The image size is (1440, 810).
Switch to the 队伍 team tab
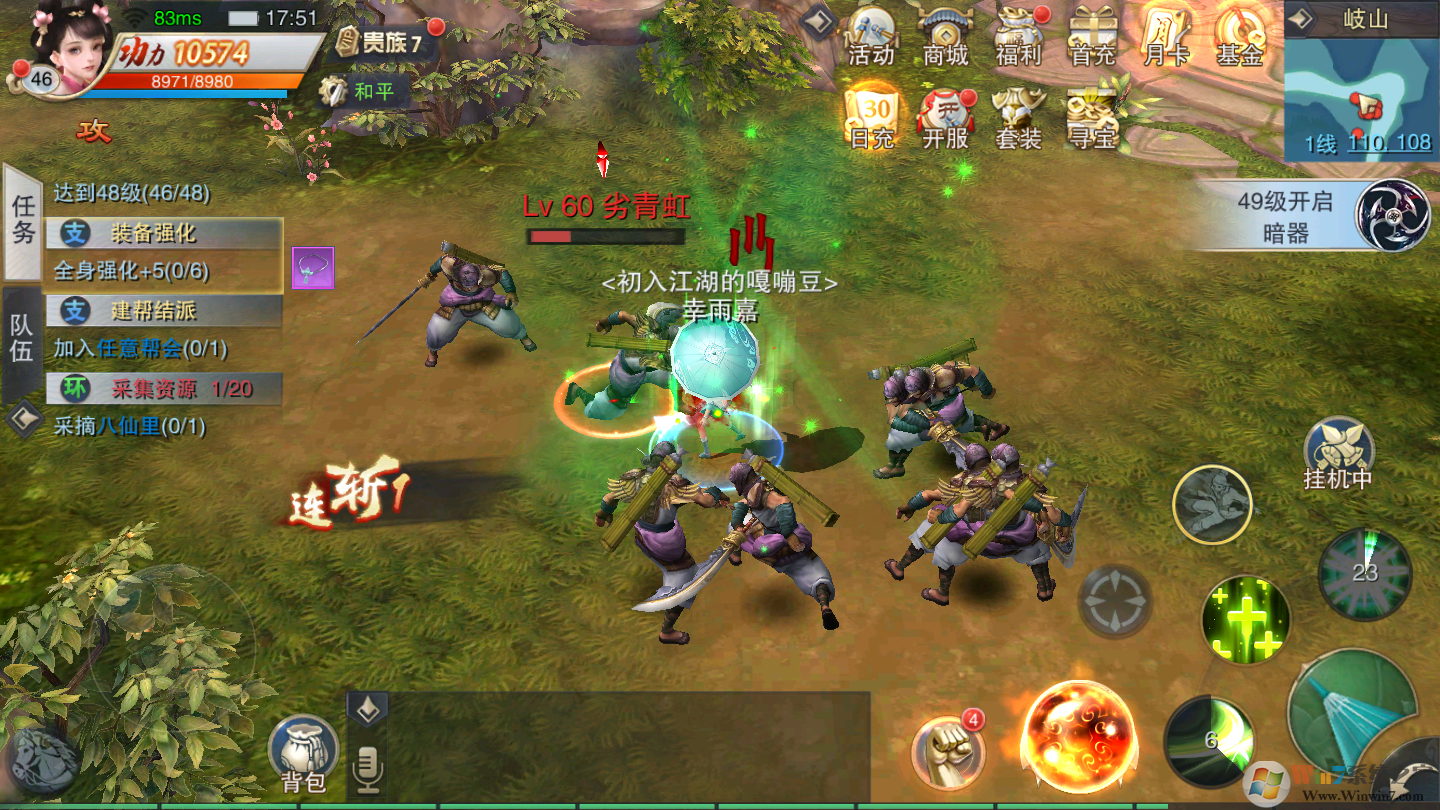[22, 338]
